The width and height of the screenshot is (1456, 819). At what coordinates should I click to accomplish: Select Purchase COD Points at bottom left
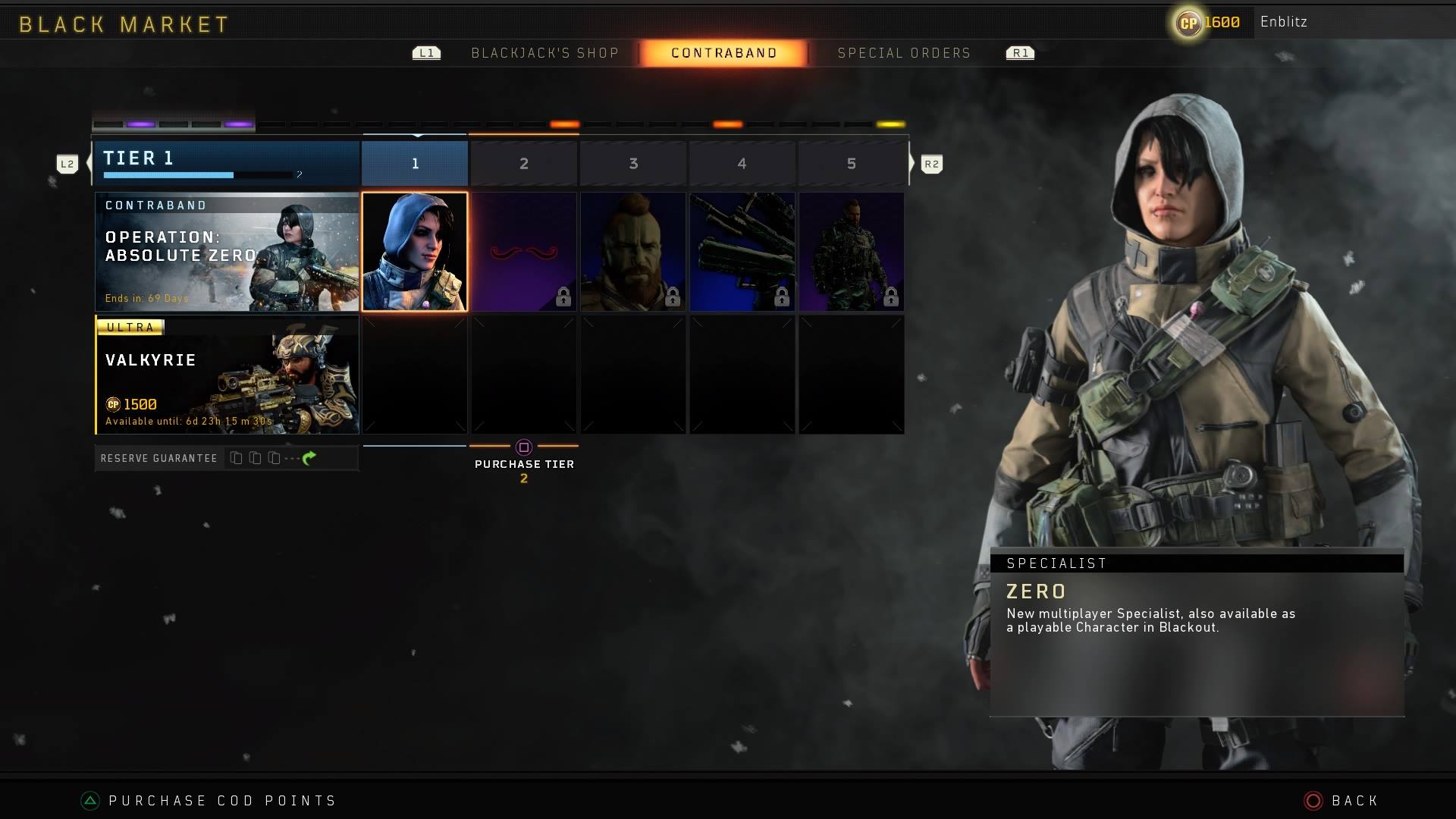point(220,800)
